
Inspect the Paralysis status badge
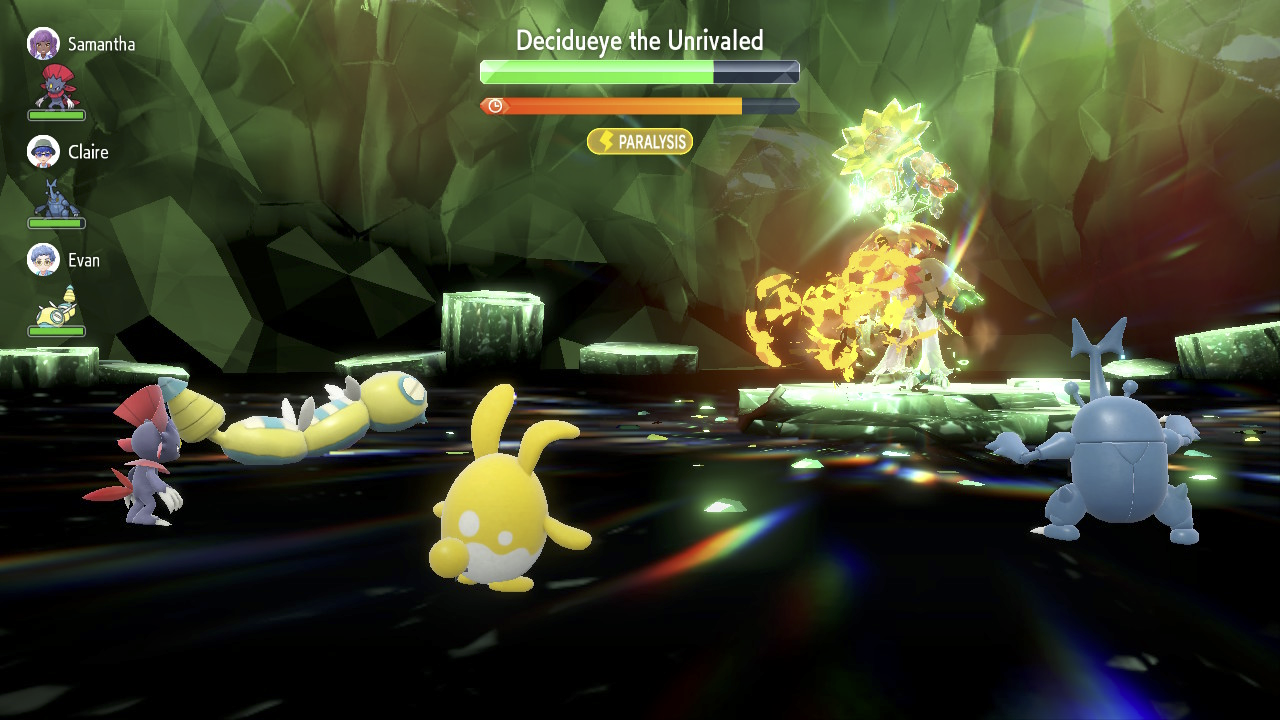(x=640, y=142)
